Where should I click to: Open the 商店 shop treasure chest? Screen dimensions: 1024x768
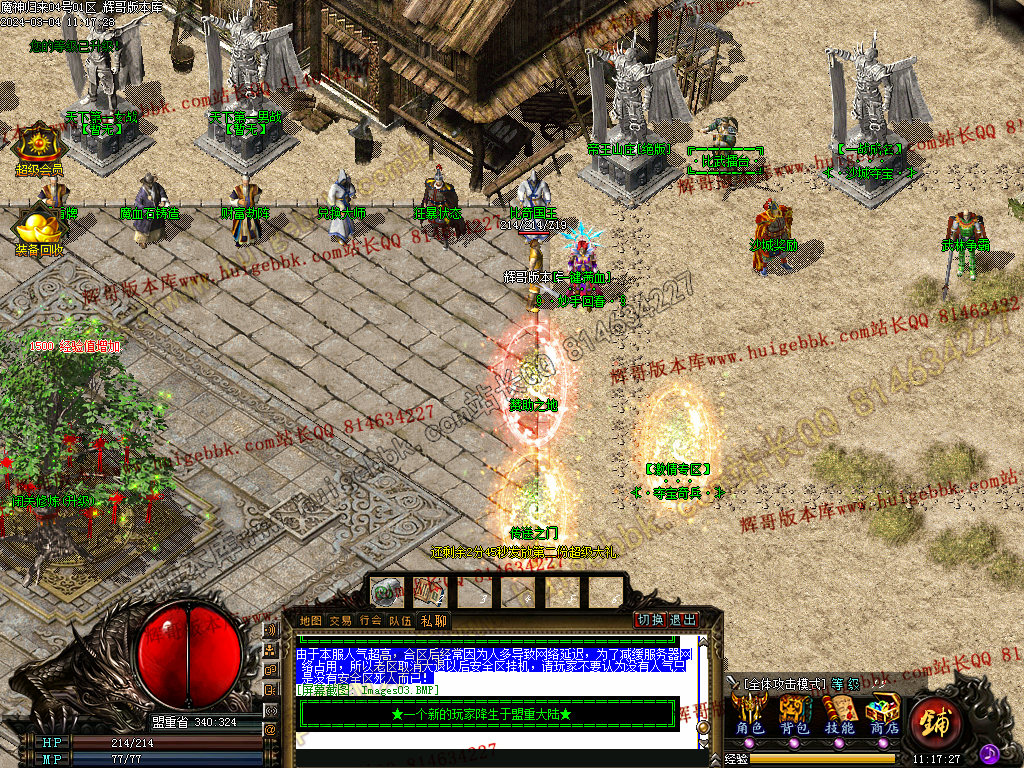click(x=883, y=712)
